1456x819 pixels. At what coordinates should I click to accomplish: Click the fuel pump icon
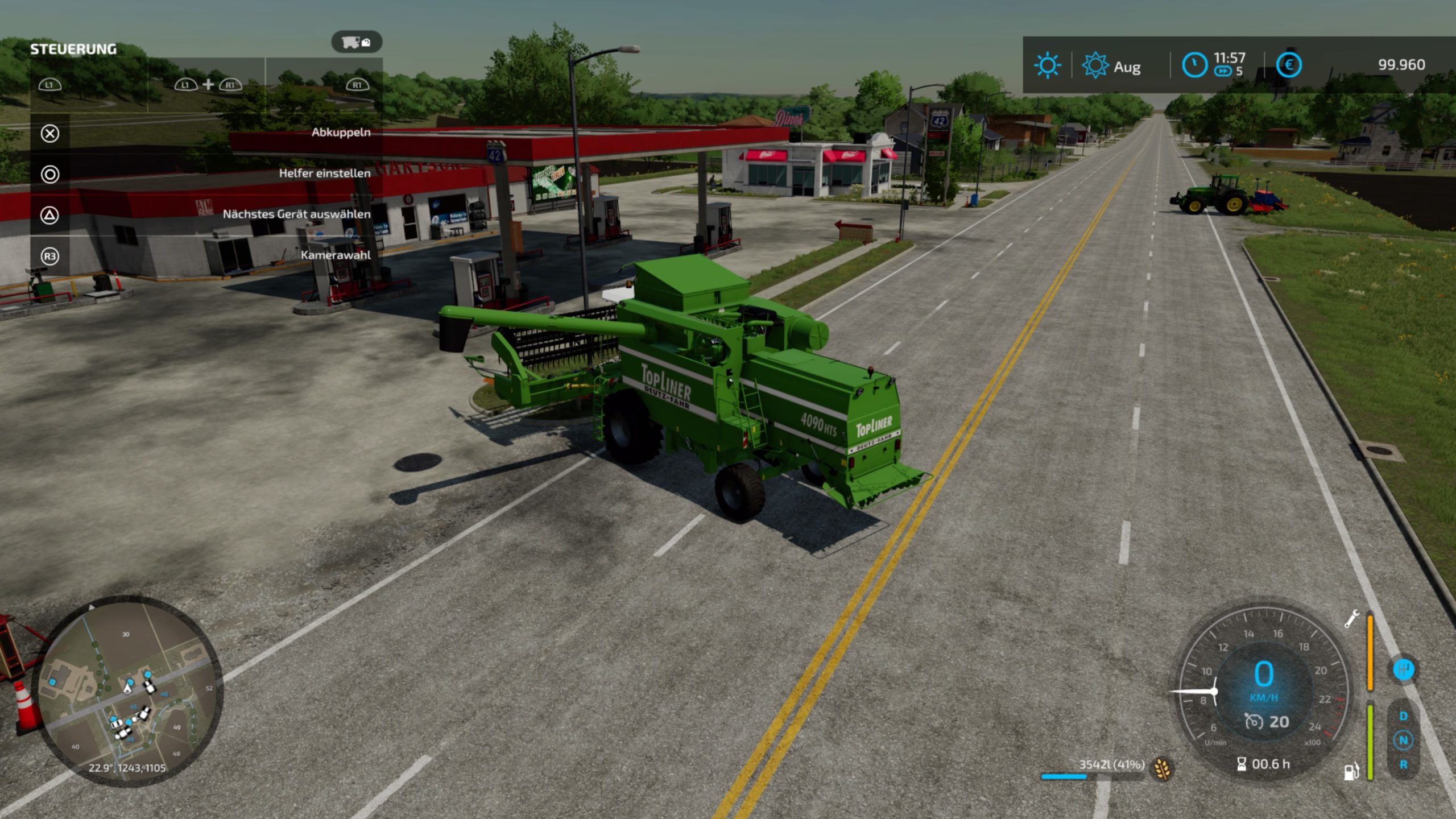(1351, 771)
